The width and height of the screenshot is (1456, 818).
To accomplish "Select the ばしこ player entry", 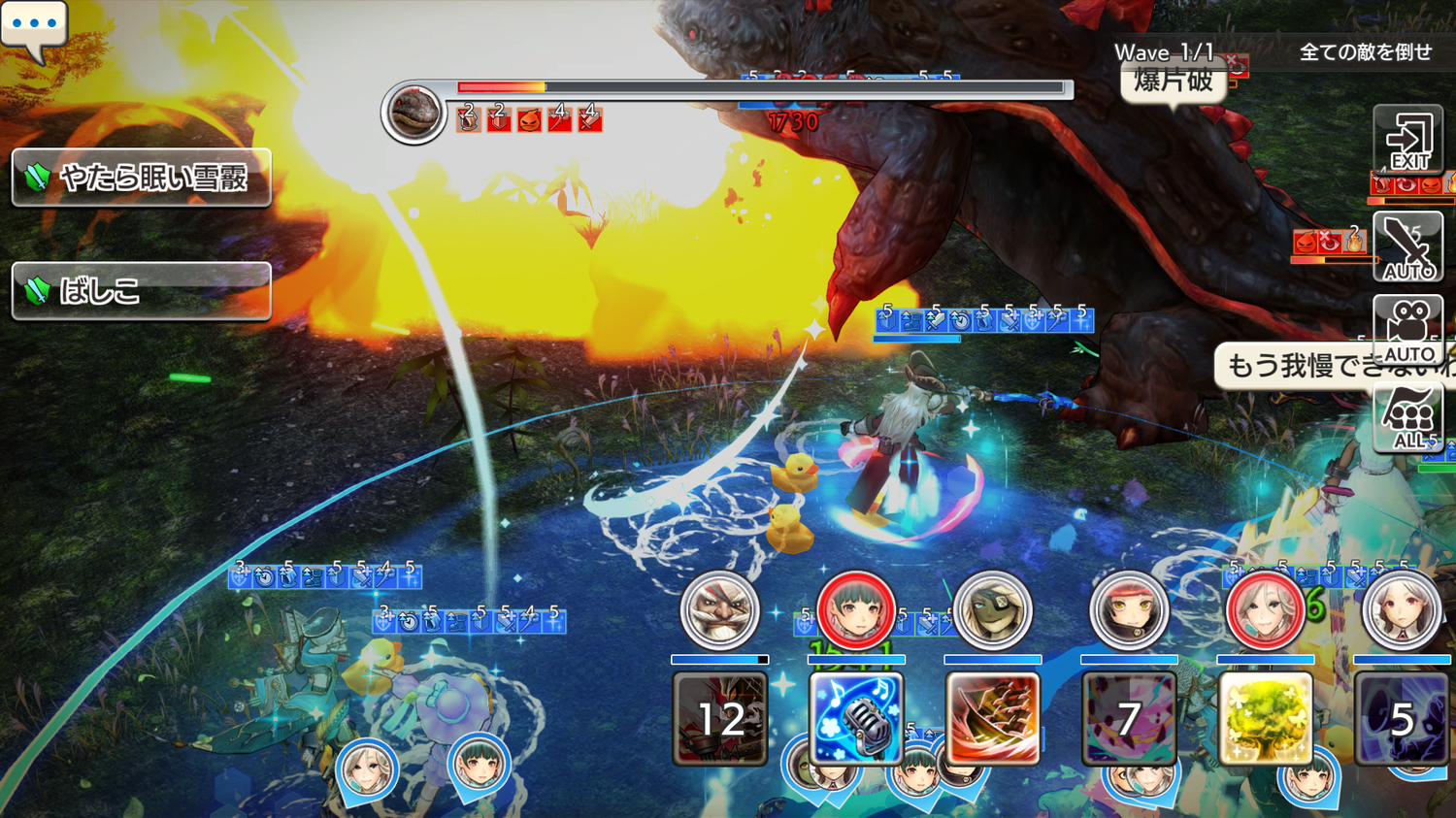I will [142, 290].
